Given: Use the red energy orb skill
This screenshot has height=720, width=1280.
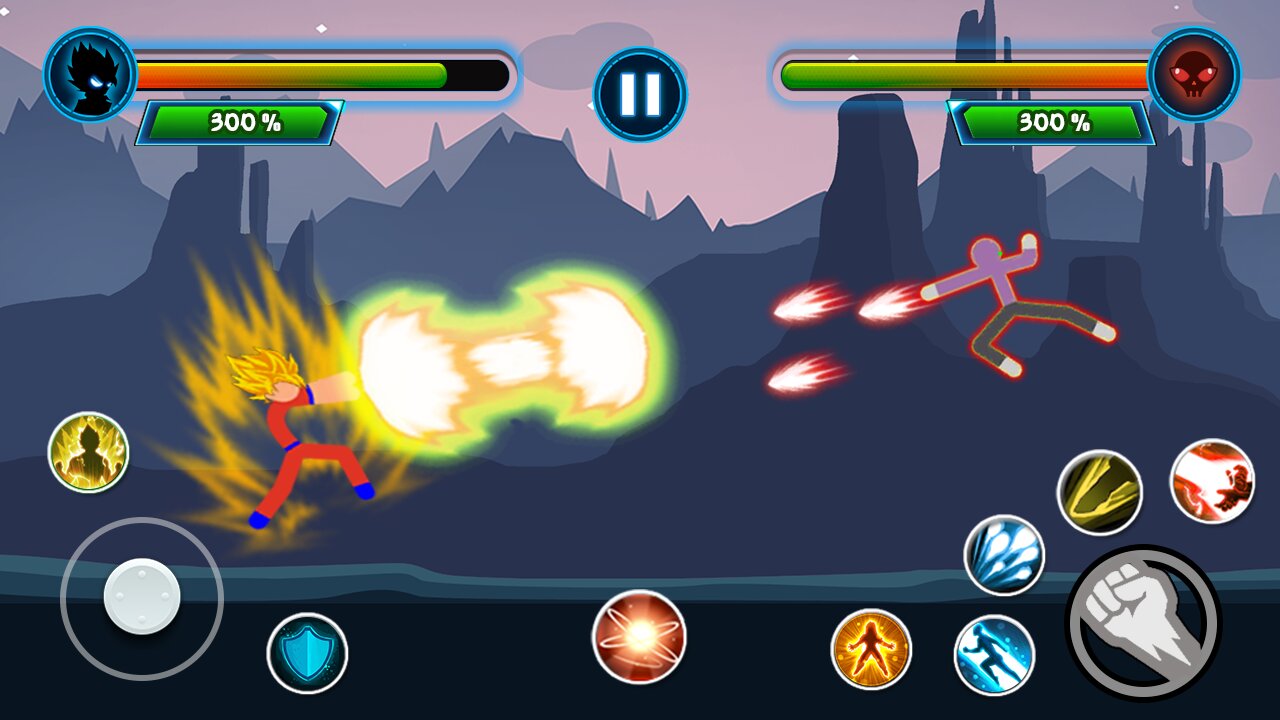Looking at the screenshot, I should pyautogui.click(x=639, y=636).
